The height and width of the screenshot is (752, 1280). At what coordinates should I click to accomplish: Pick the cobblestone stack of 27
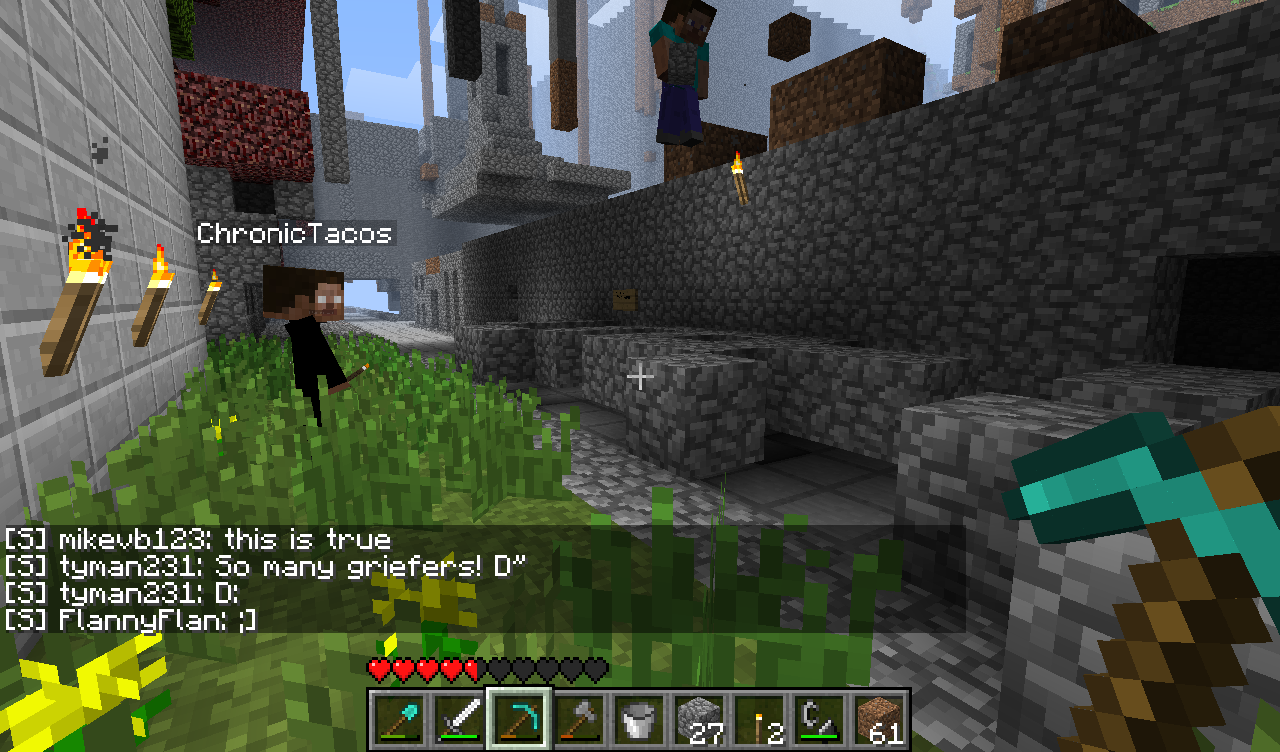pyautogui.click(x=699, y=719)
